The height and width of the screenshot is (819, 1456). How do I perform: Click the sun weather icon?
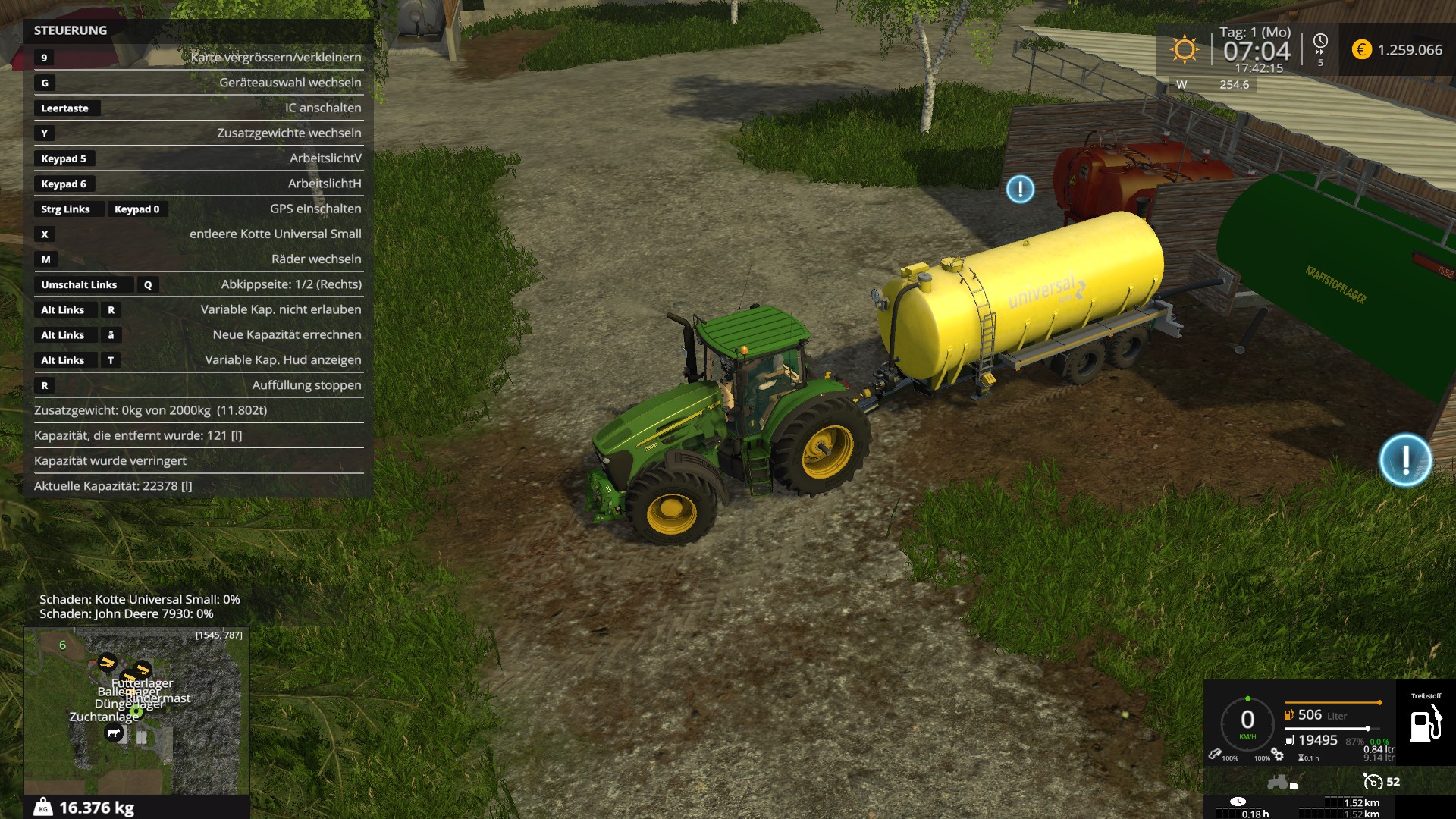1184,50
